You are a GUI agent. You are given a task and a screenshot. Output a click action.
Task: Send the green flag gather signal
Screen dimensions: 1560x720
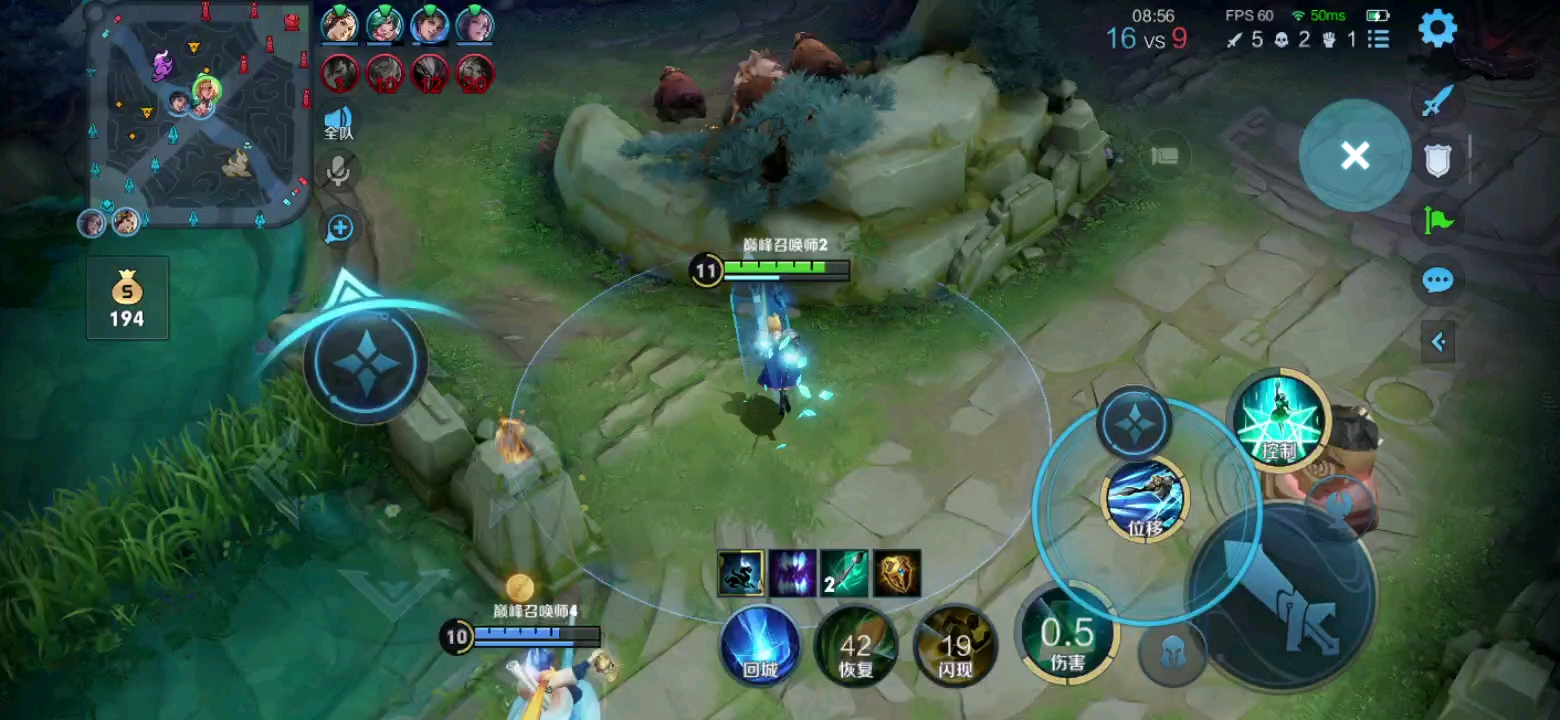1437,219
